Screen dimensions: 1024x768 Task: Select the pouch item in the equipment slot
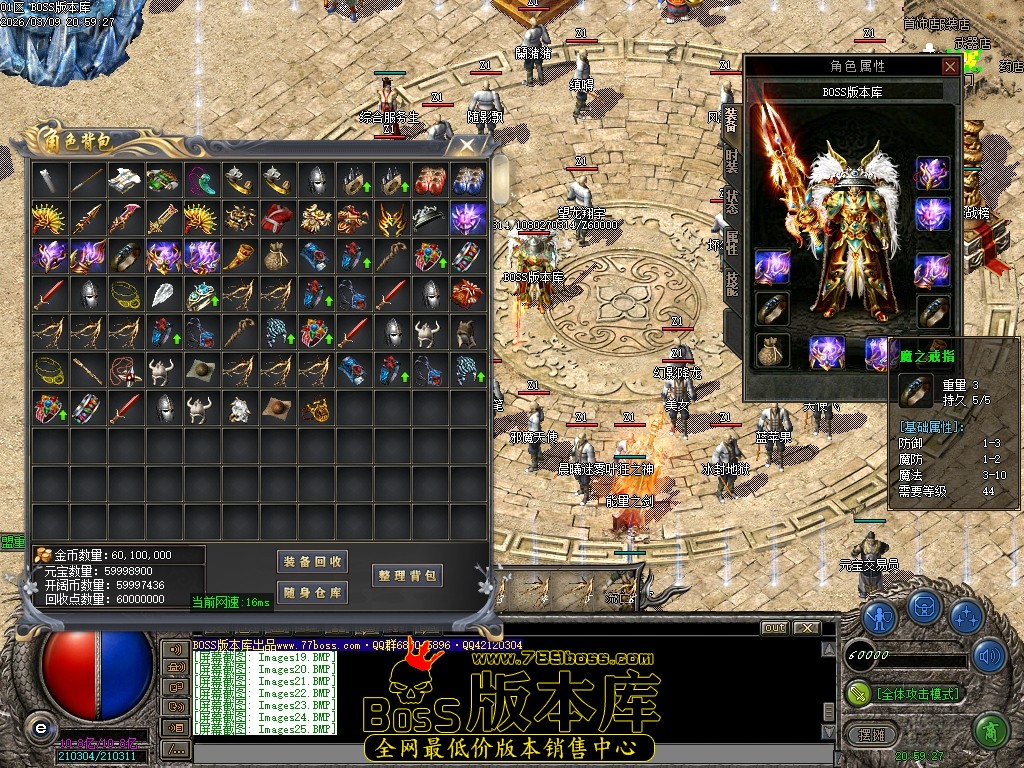coord(773,350)
